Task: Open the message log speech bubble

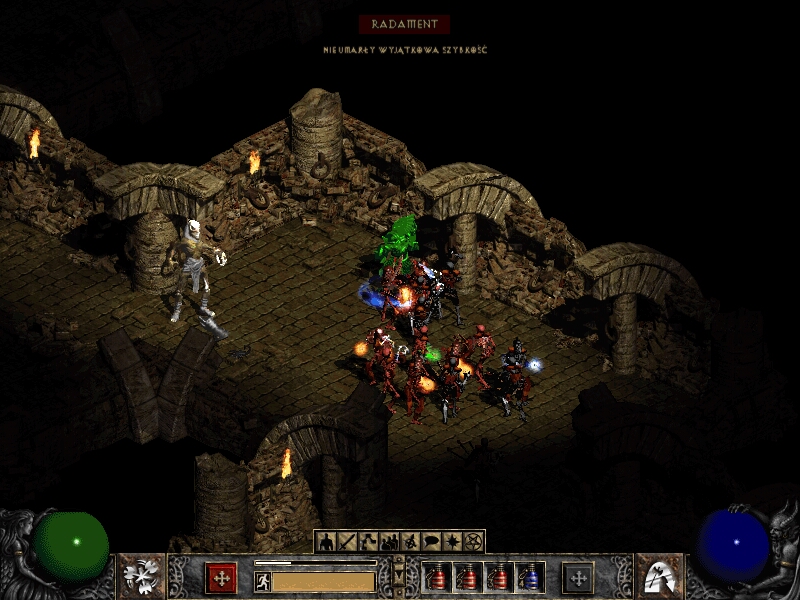Action: (431, 542)
